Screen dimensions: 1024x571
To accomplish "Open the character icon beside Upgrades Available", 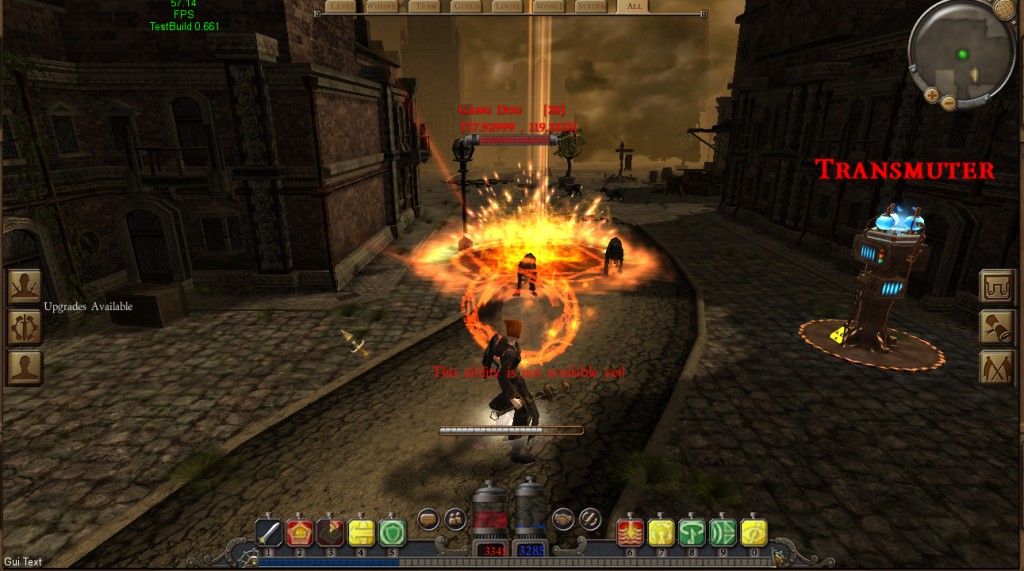I will click(24, 287).
